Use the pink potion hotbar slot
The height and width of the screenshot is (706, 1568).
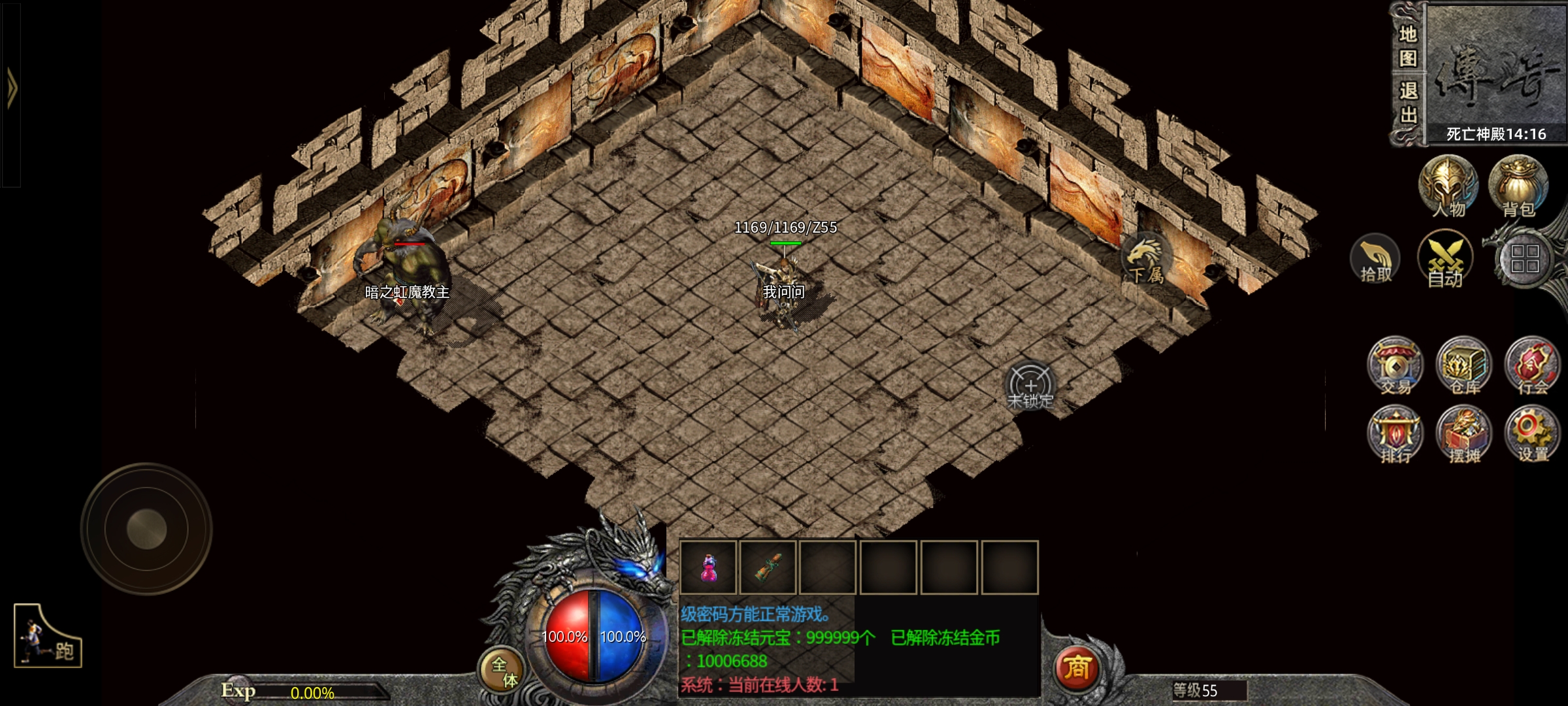click(708, 567)
